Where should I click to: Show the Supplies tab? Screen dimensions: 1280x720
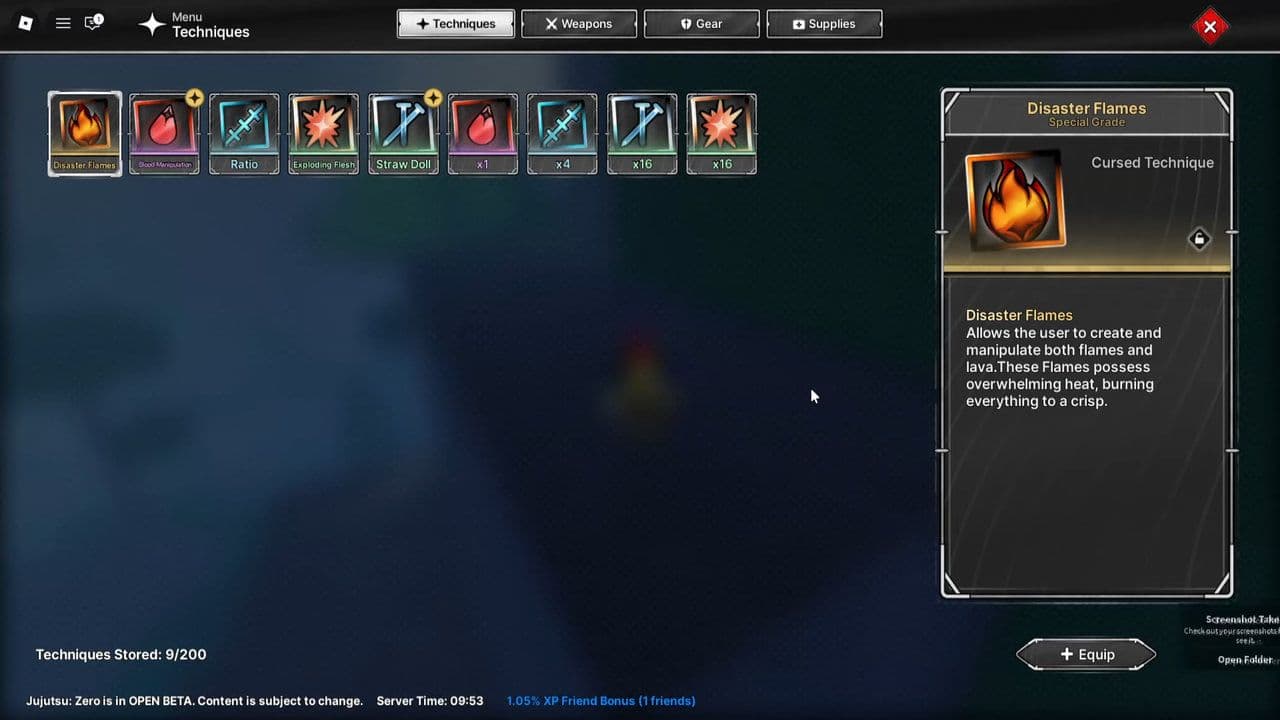pos(824,24)
